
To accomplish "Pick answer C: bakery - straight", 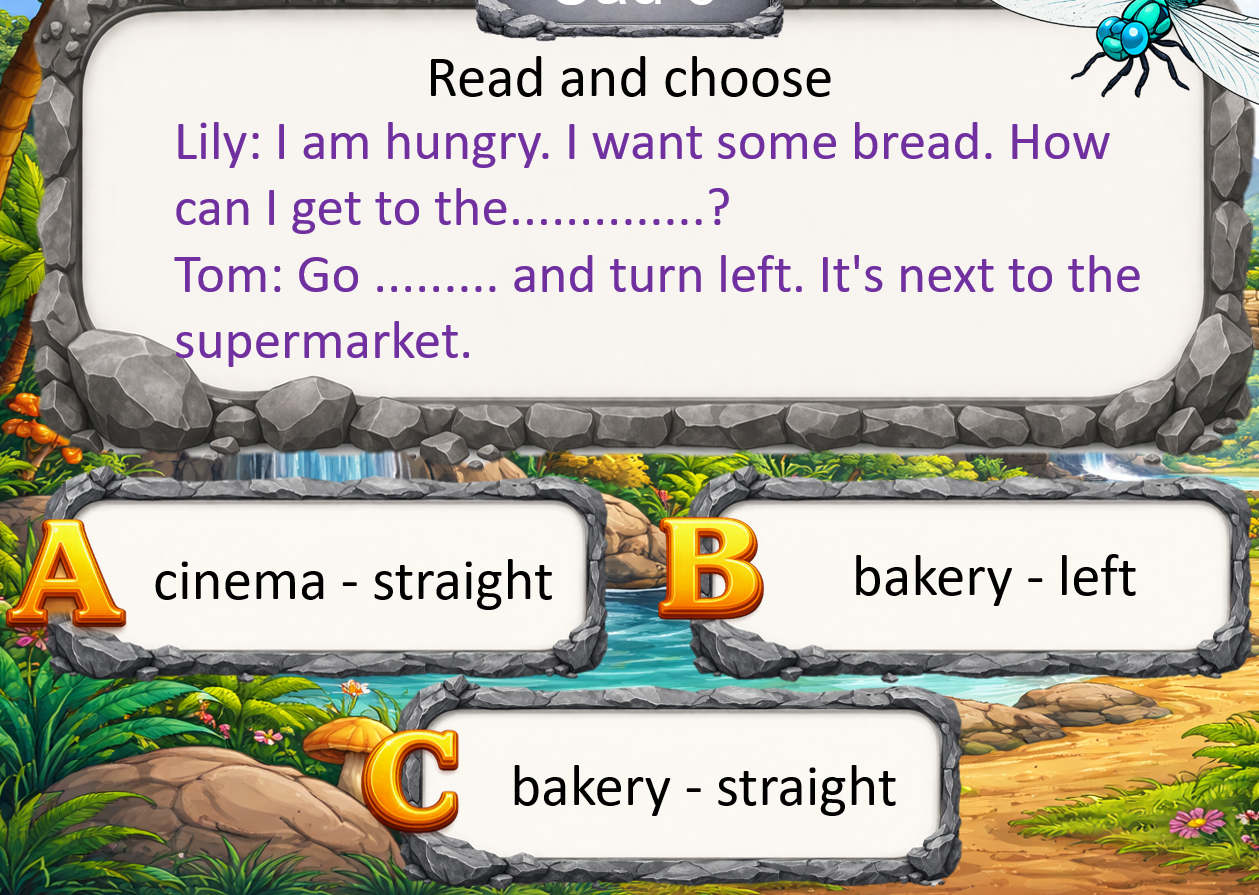I will pos(703,787).
